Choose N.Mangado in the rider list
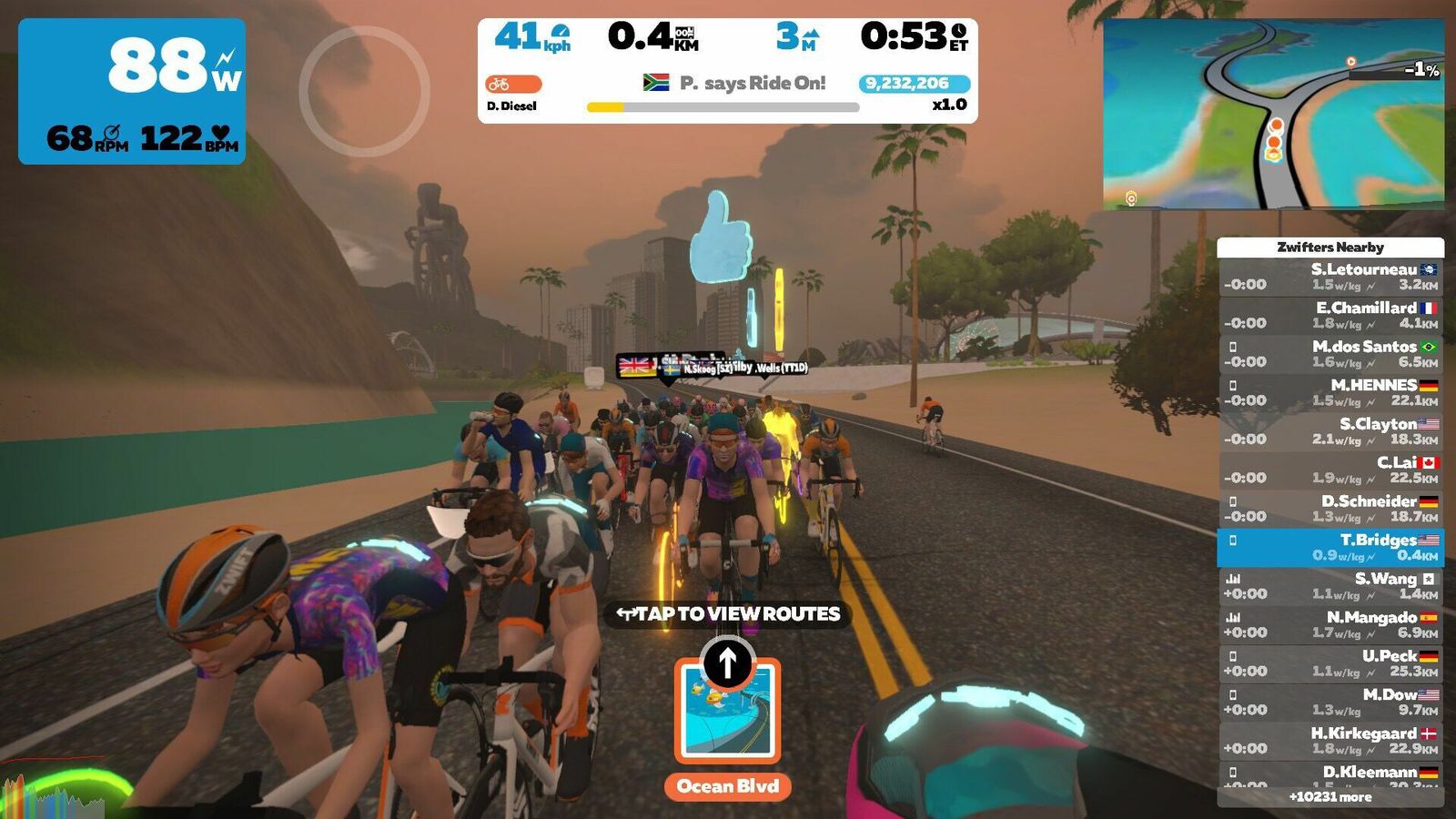Viewport: 1456px width, 819px height. [1330, 624]
